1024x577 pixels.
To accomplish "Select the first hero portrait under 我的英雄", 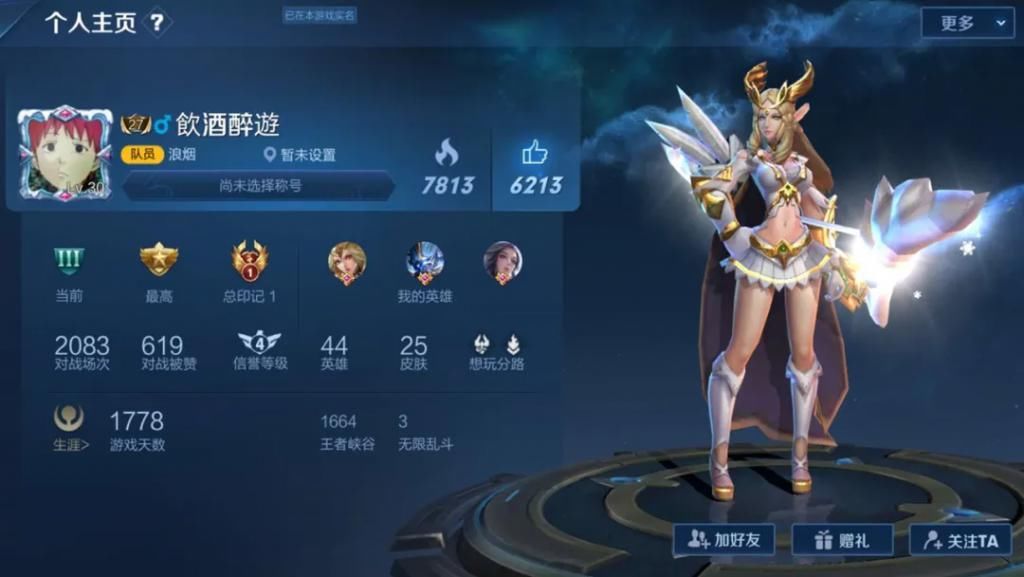I will [x=347, y=262].
